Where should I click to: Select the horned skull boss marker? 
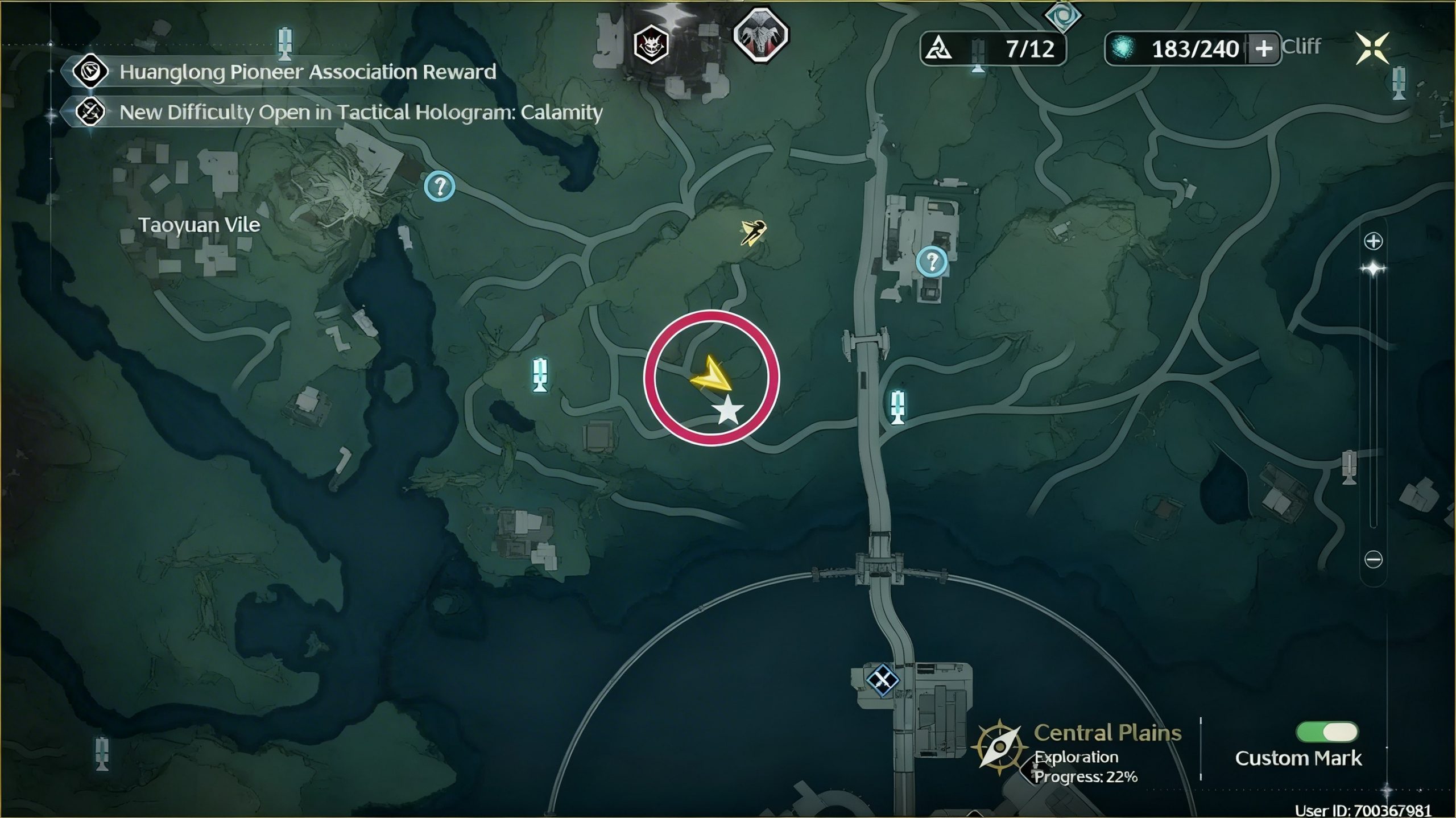pyautogui.click(x=760, y=35)
